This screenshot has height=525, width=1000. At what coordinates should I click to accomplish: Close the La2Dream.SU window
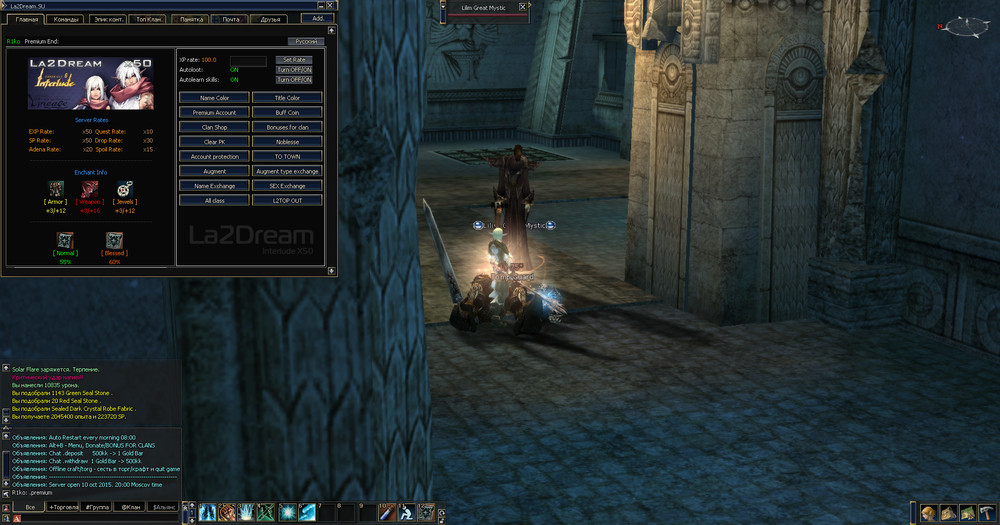pos(333,5)
